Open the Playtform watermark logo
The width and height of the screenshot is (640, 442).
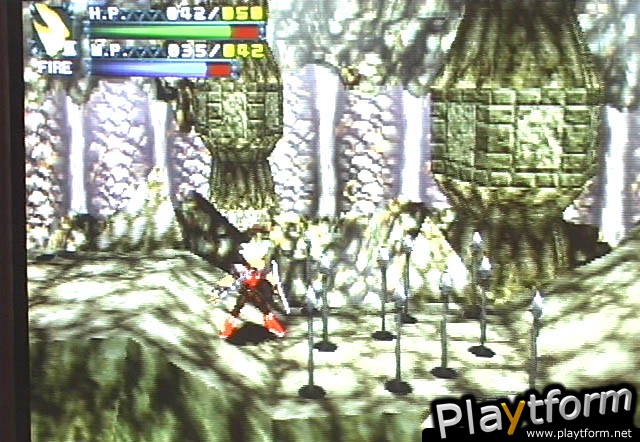[534, 412]
